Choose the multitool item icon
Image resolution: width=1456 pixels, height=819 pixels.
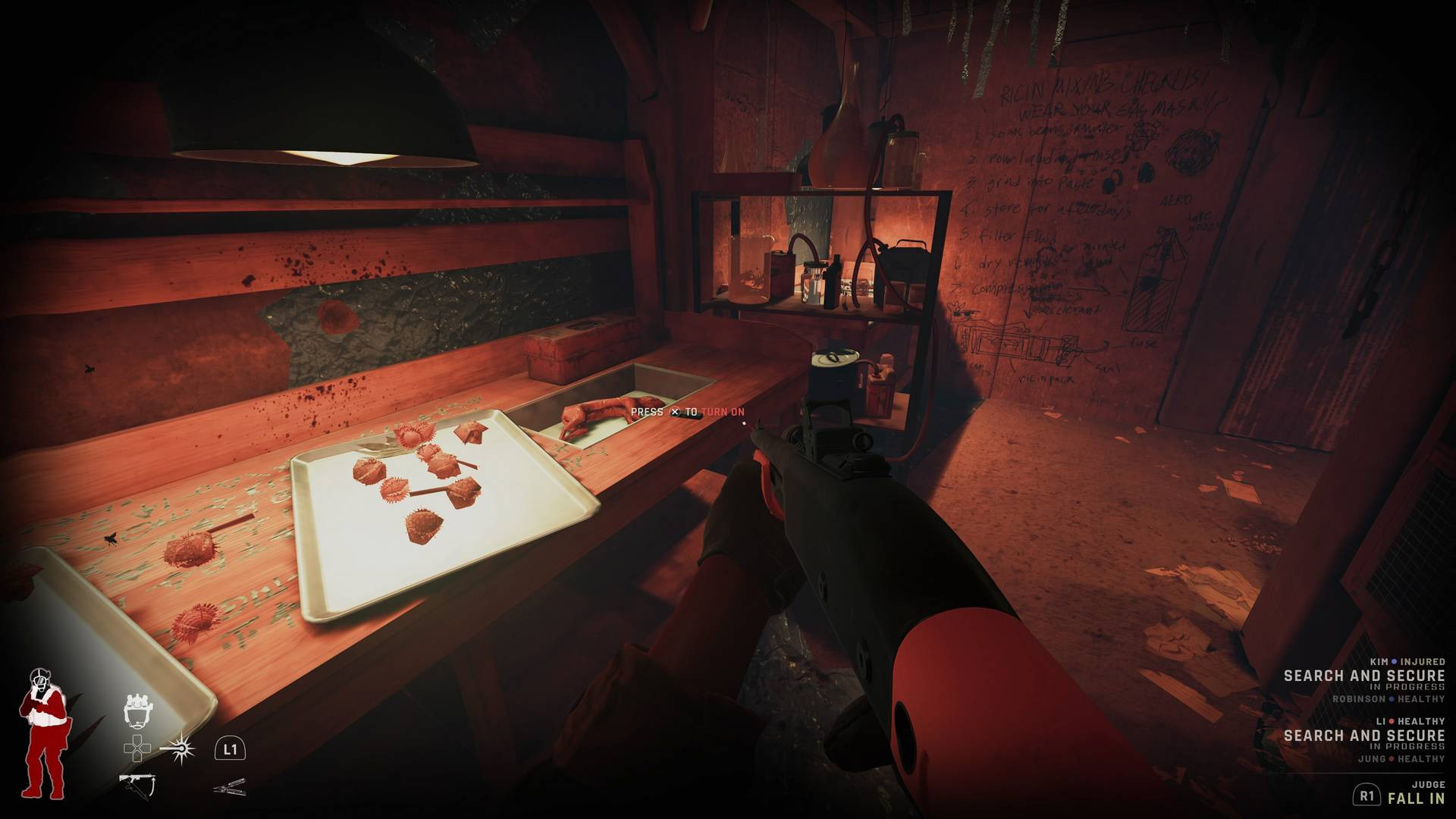(x=230, y=786)
